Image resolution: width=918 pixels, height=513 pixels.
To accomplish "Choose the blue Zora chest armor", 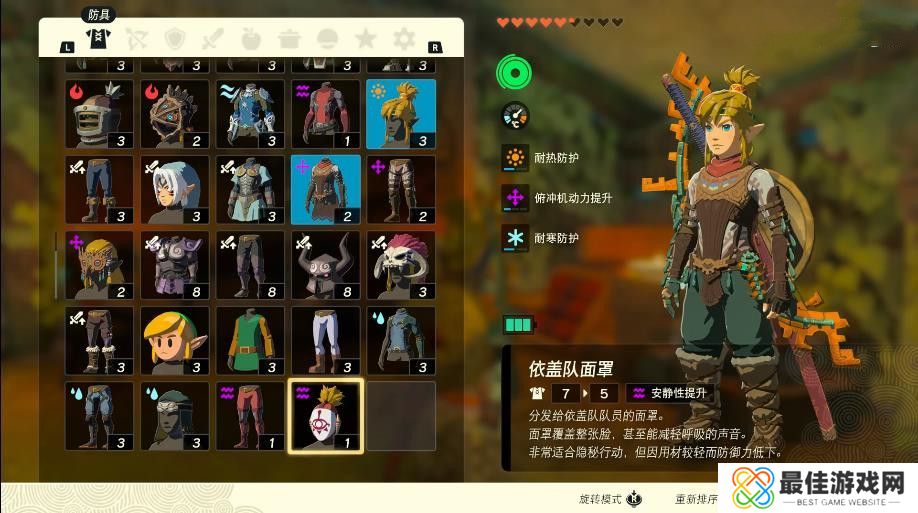I will [250, 114].
